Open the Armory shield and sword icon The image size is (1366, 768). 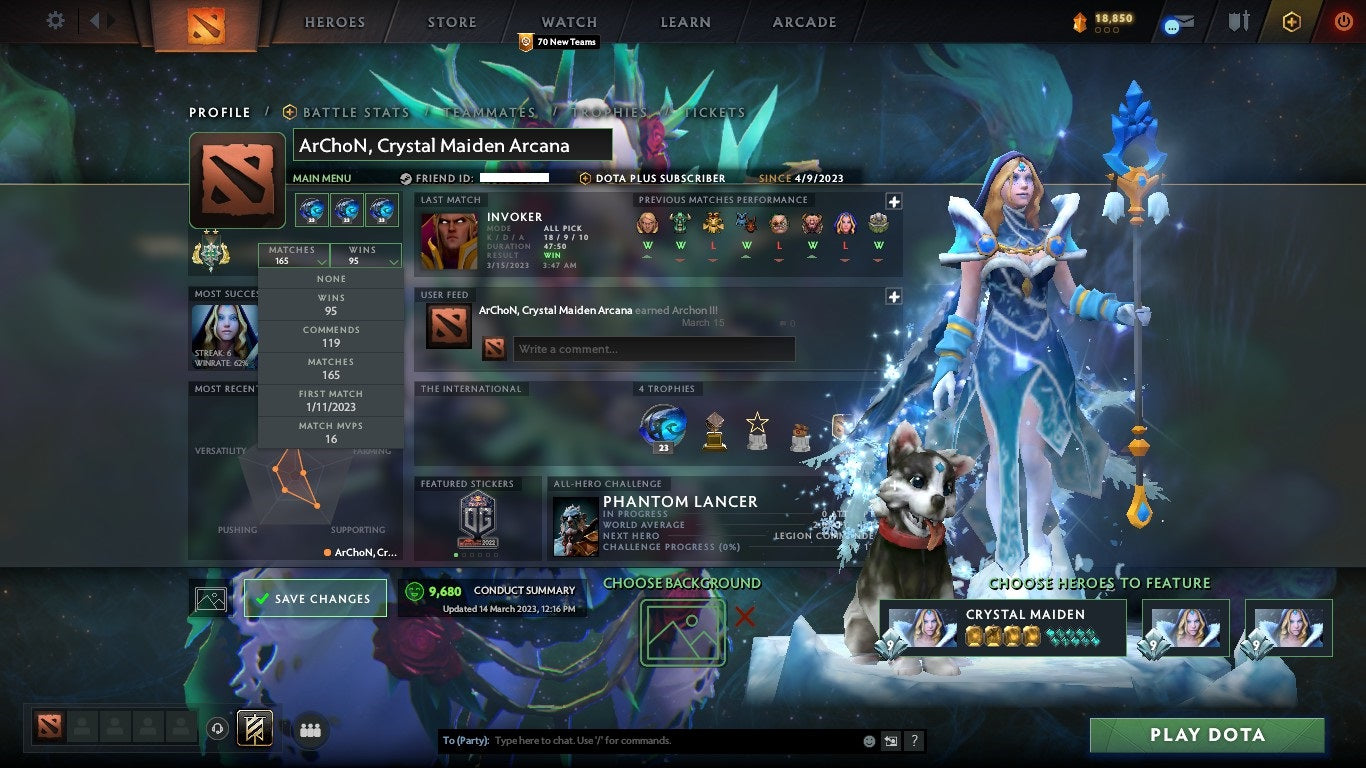[1239, 21]
